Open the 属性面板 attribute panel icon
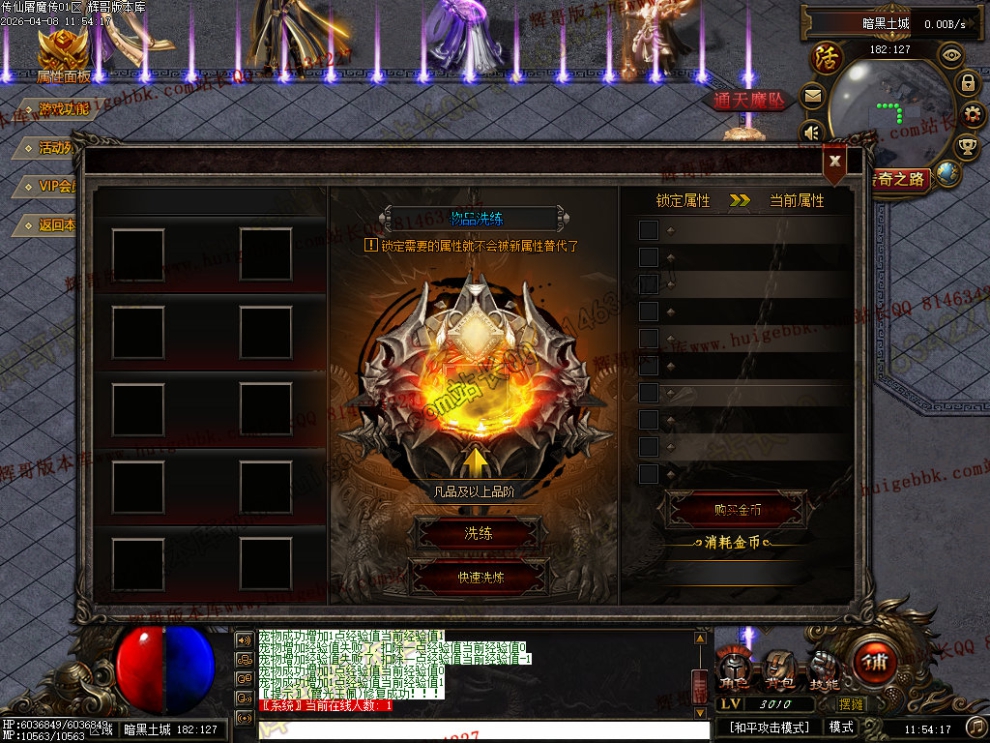 pos(63,54)
